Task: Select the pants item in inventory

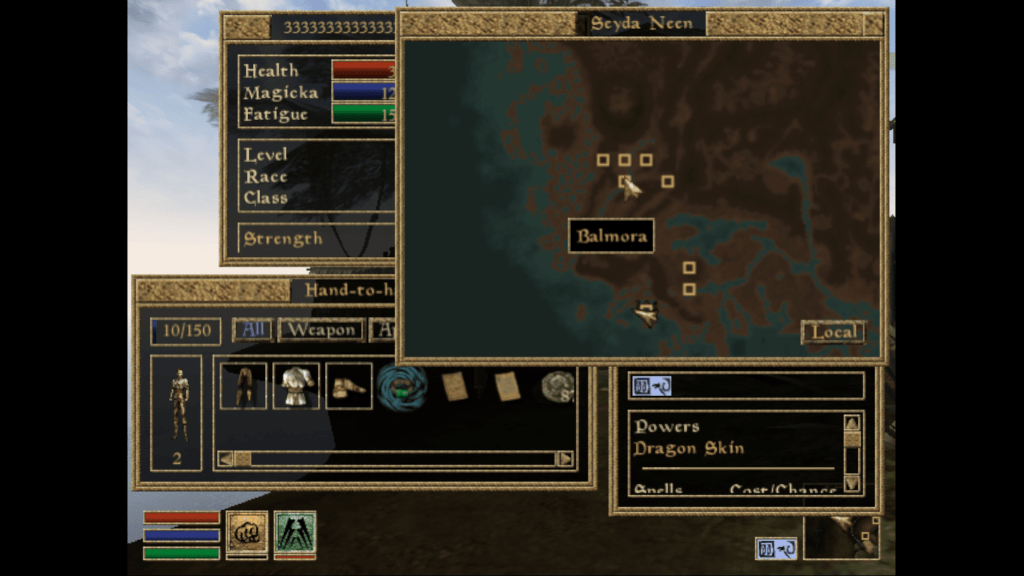Action: click(x=243, y=386)
